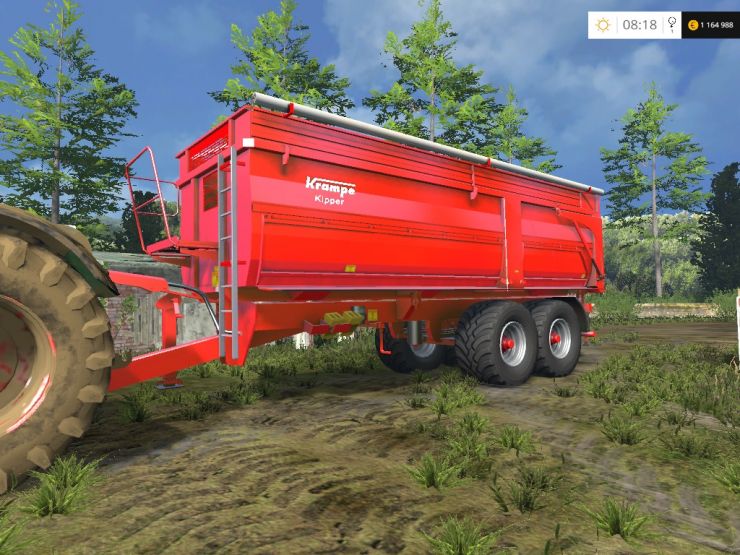This screenshot has width=740, height=555.
Task: Click the time scale icon beside the clock
Action: point(670,25)
